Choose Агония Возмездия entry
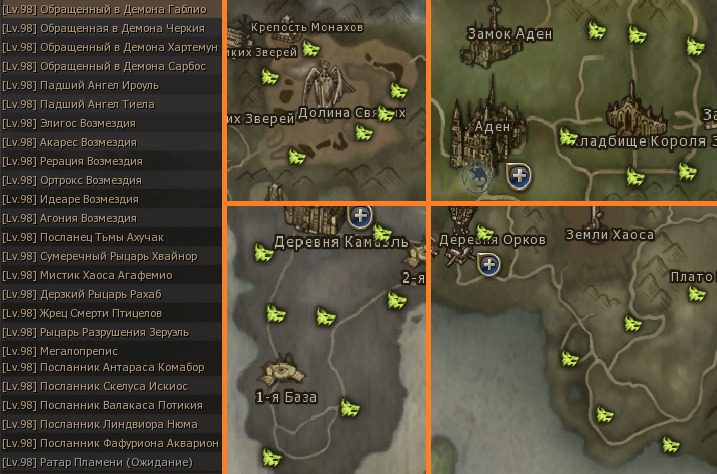The width and height of the screenshot is (717, 474). tap(110, 218)
